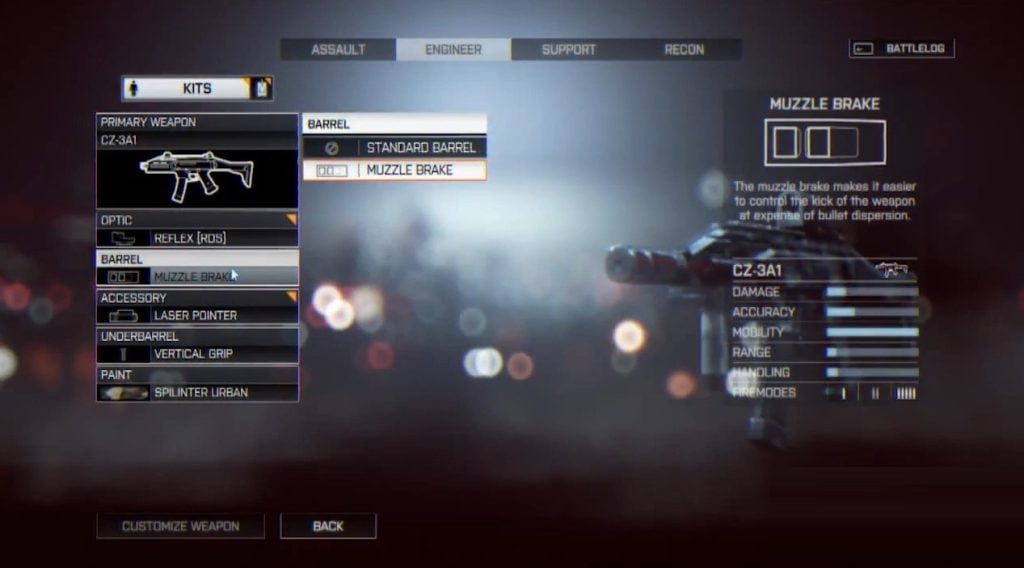This screenshot has height=568, width=1024.
Task: Open the Support class tab
Action: point(568,49)
